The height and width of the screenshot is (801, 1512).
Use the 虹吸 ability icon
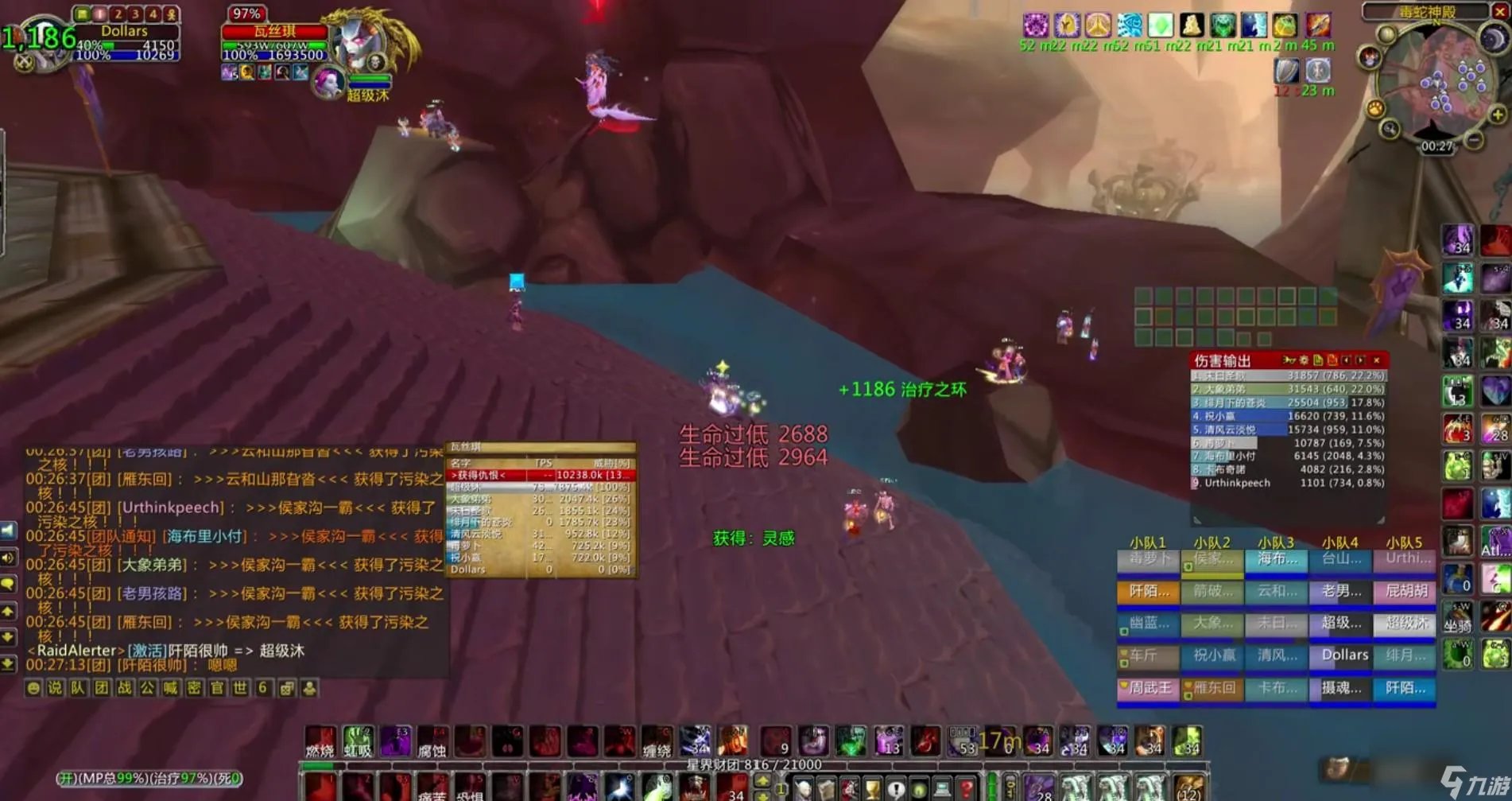point(358,741)
